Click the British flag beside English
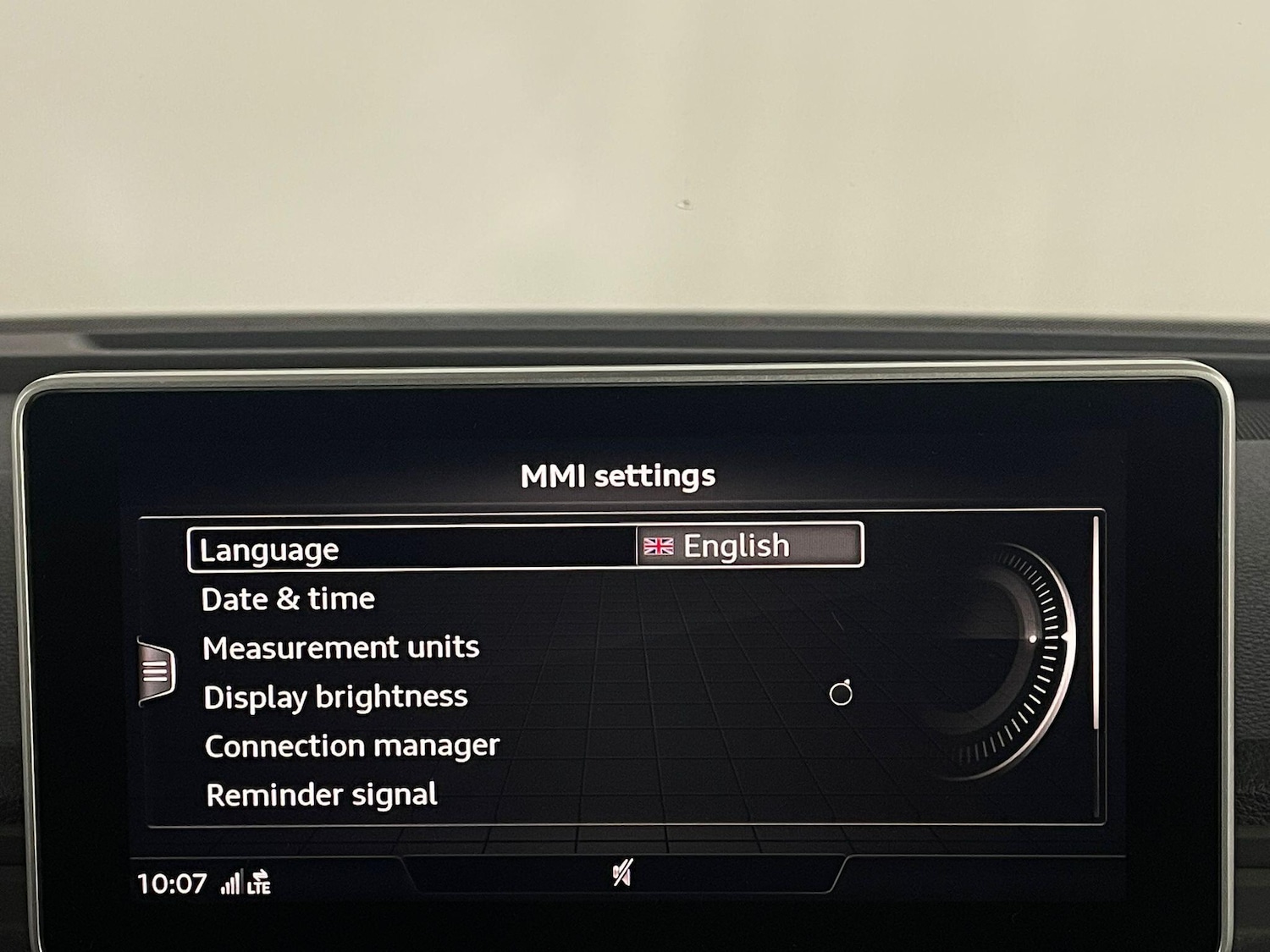 (x=659, y=546)
